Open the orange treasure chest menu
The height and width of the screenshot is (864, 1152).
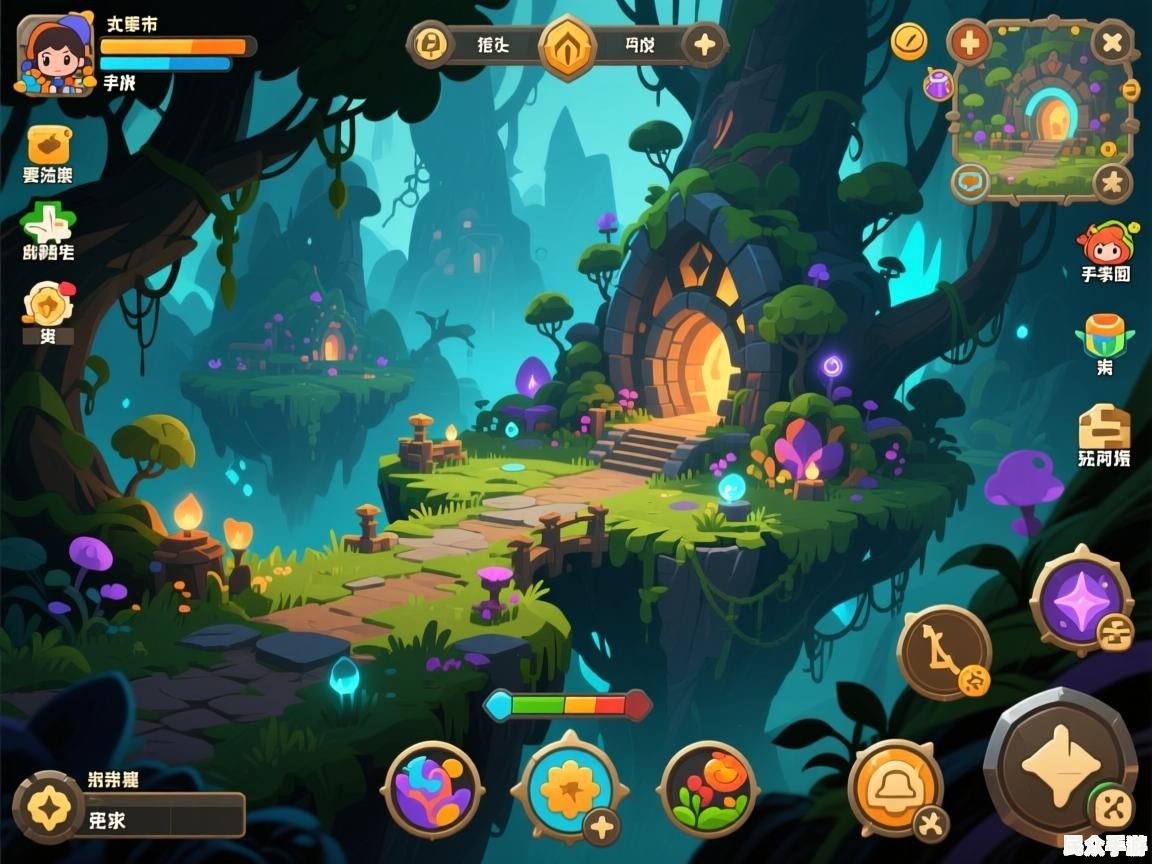48,146
